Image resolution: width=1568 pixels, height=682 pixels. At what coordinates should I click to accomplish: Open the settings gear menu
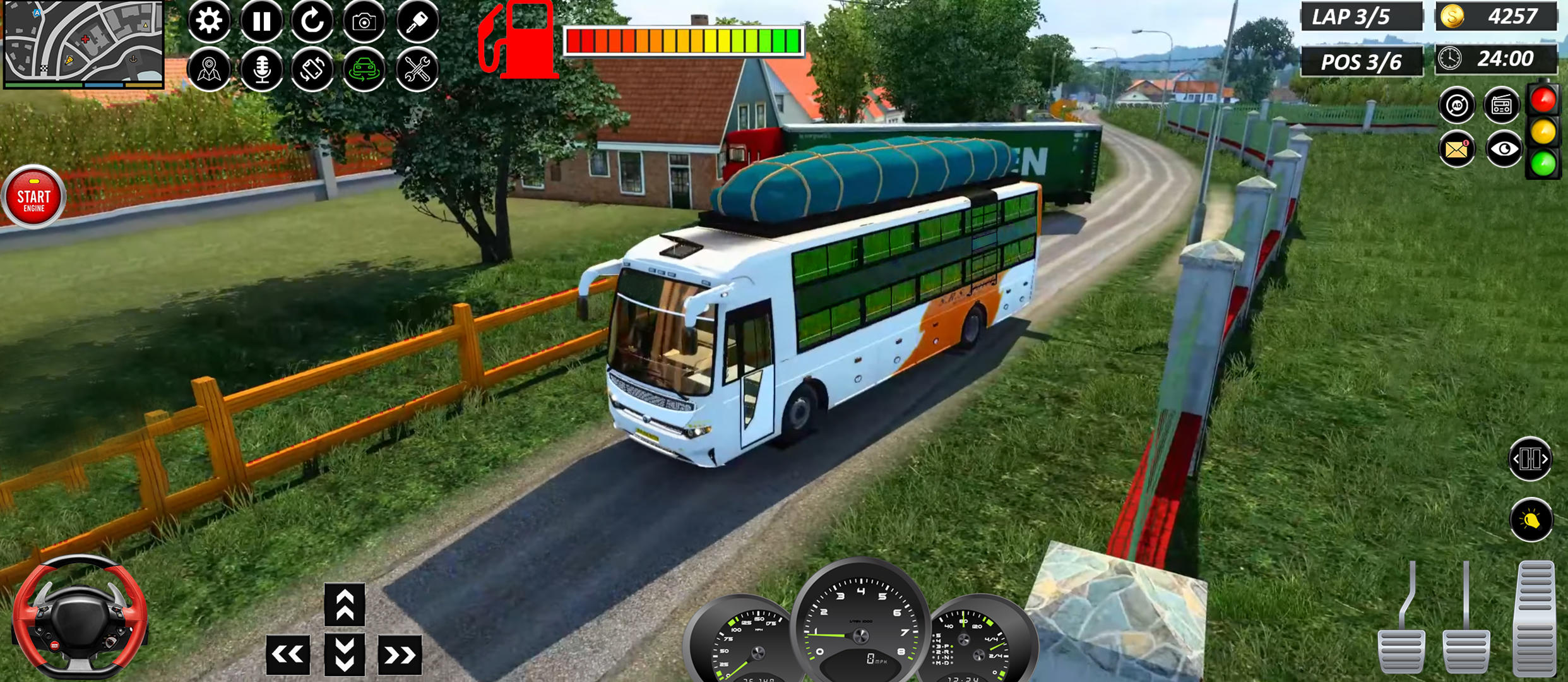(x=210, y=21)
